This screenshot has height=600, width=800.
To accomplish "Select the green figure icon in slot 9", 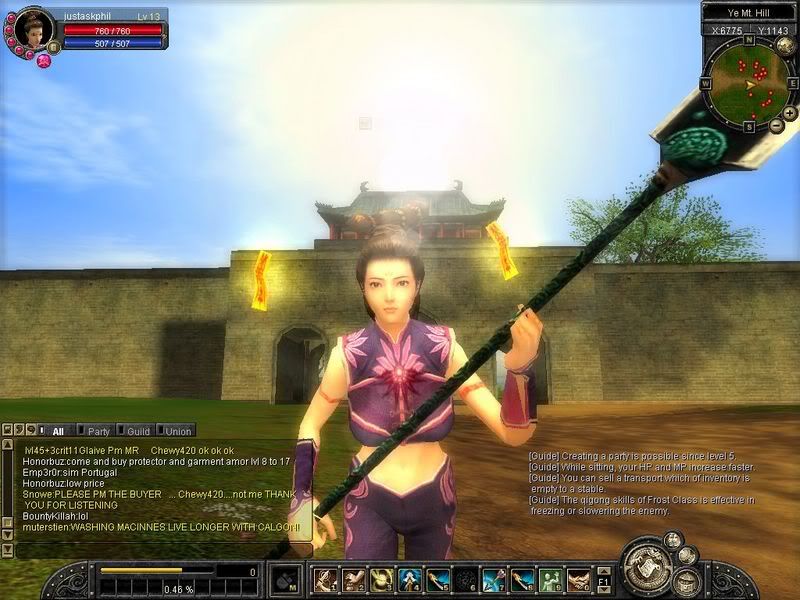I will 550,580.
